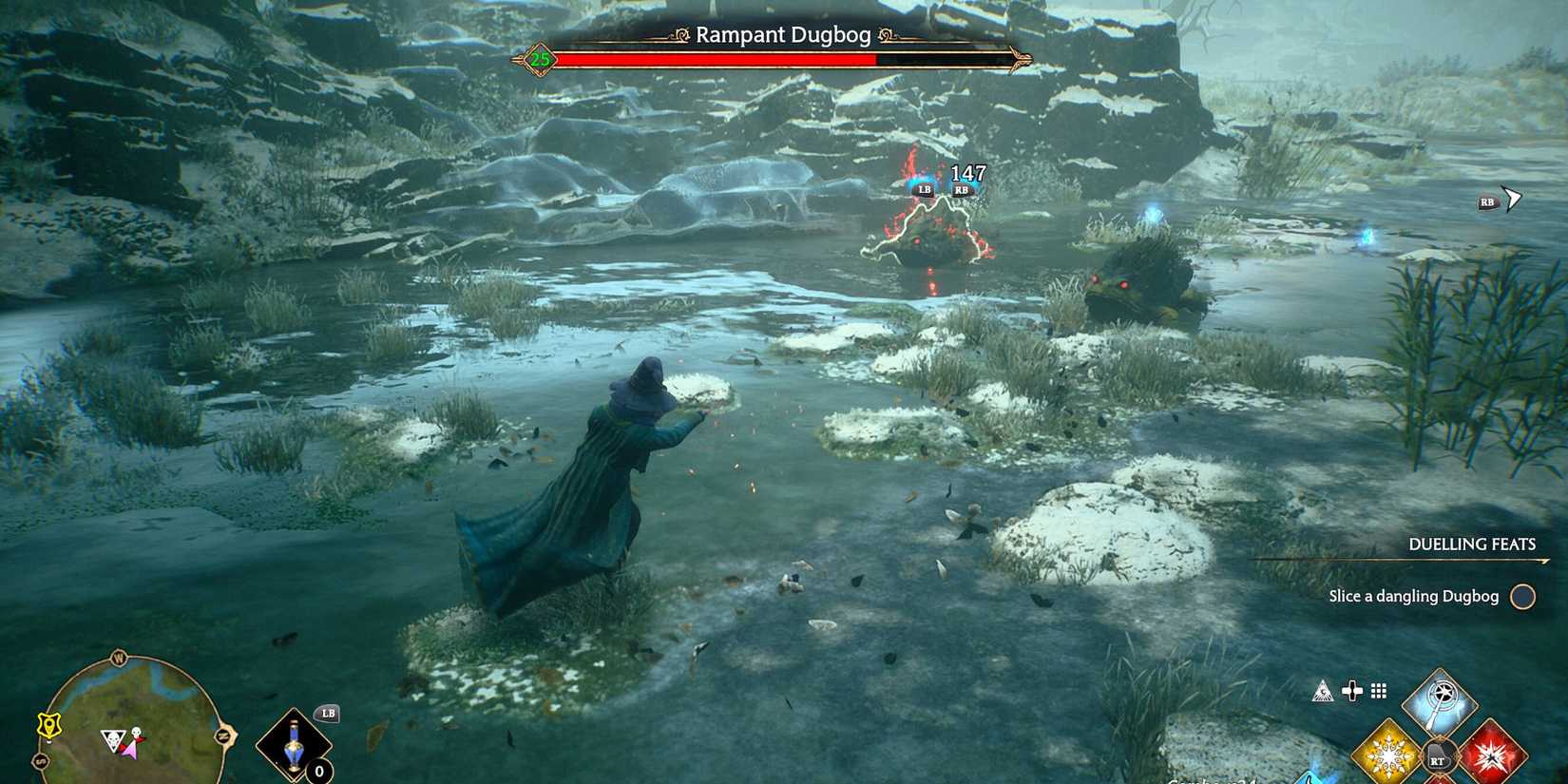
Task: Select the Glacius snowflake spell icon
Action: pos(1389,754)
